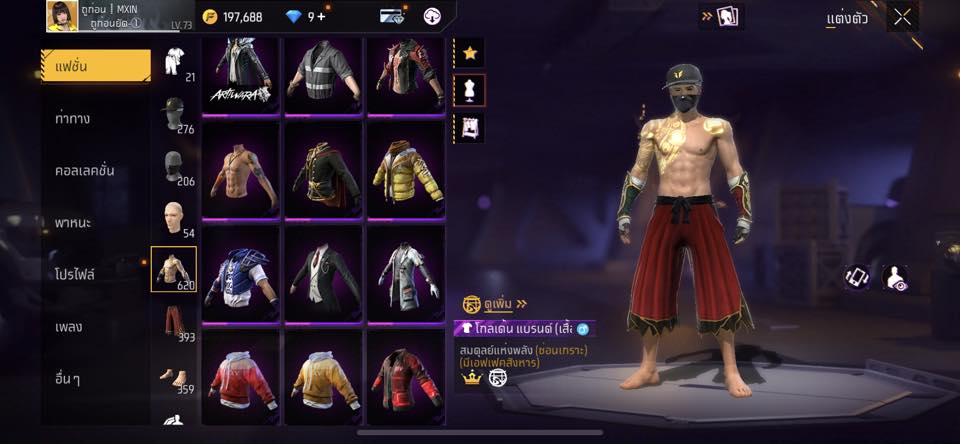Open the player avatar profile
The image size is (960, 444).
(62, 16)
